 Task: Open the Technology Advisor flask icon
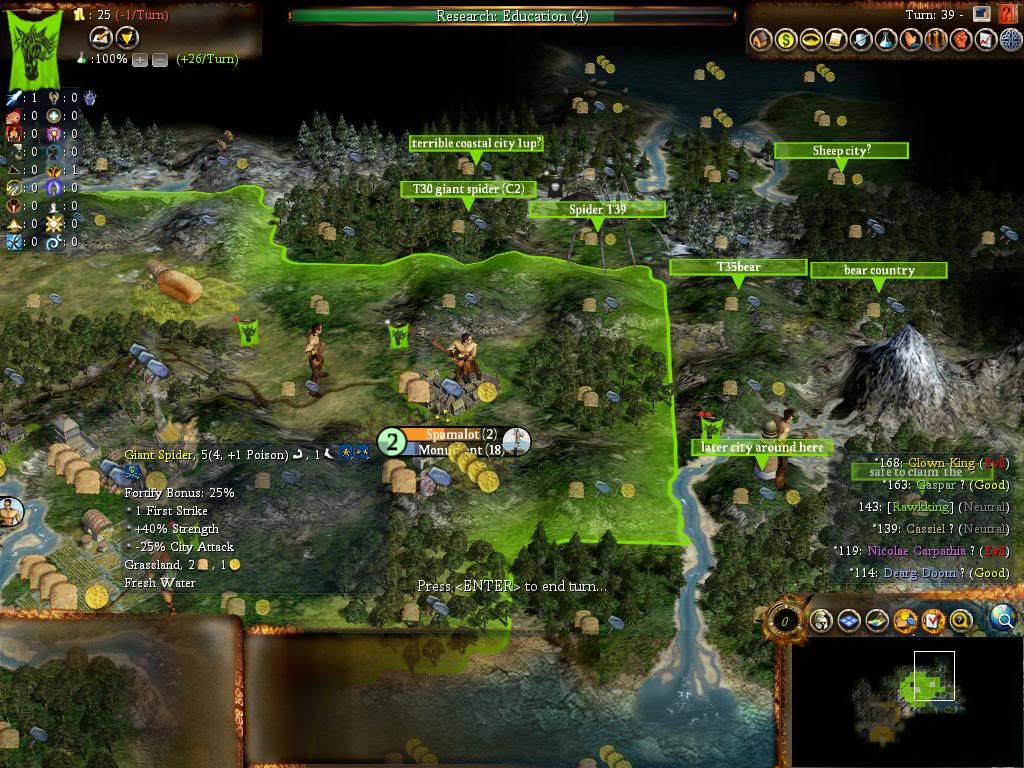pyautogui.click(x=886, y=40)
